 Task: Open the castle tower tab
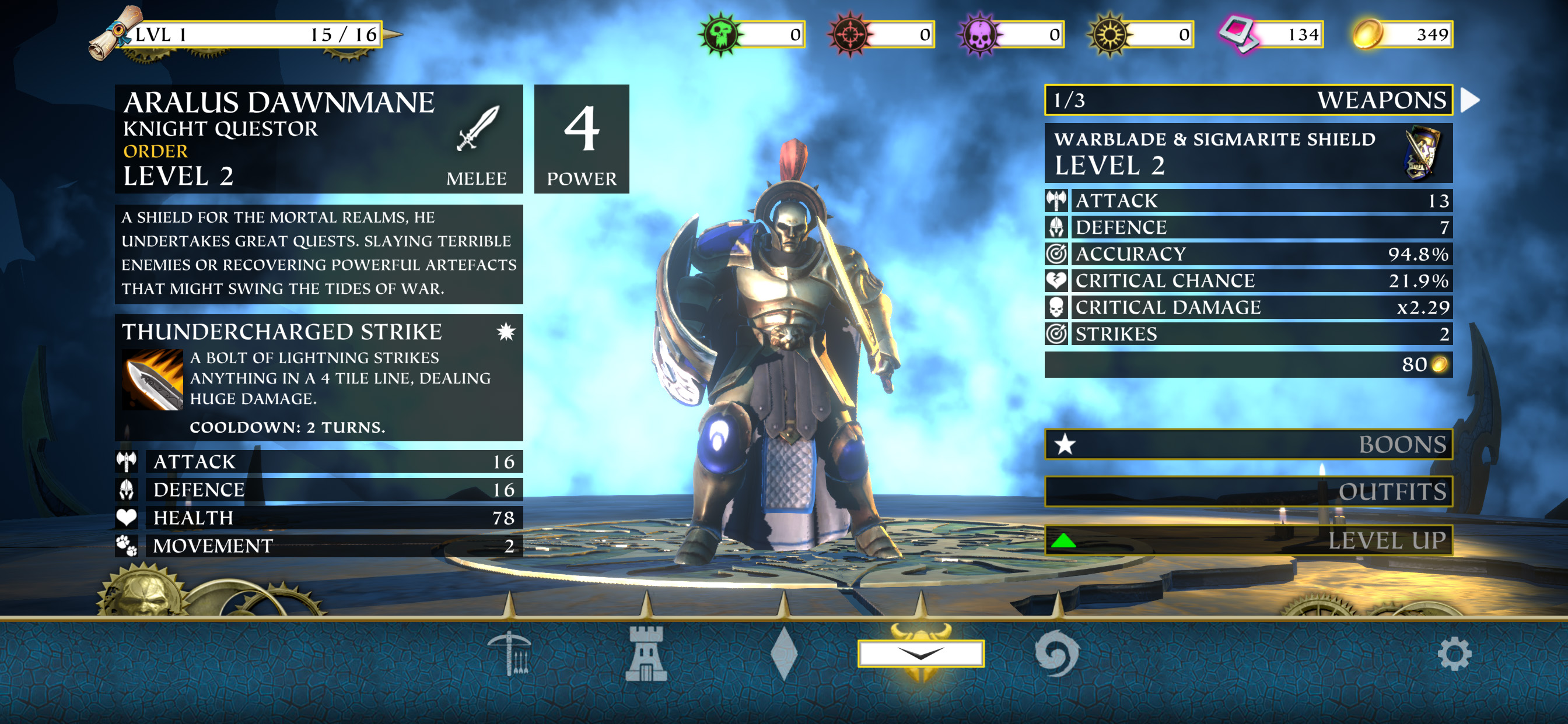point(646,655)
